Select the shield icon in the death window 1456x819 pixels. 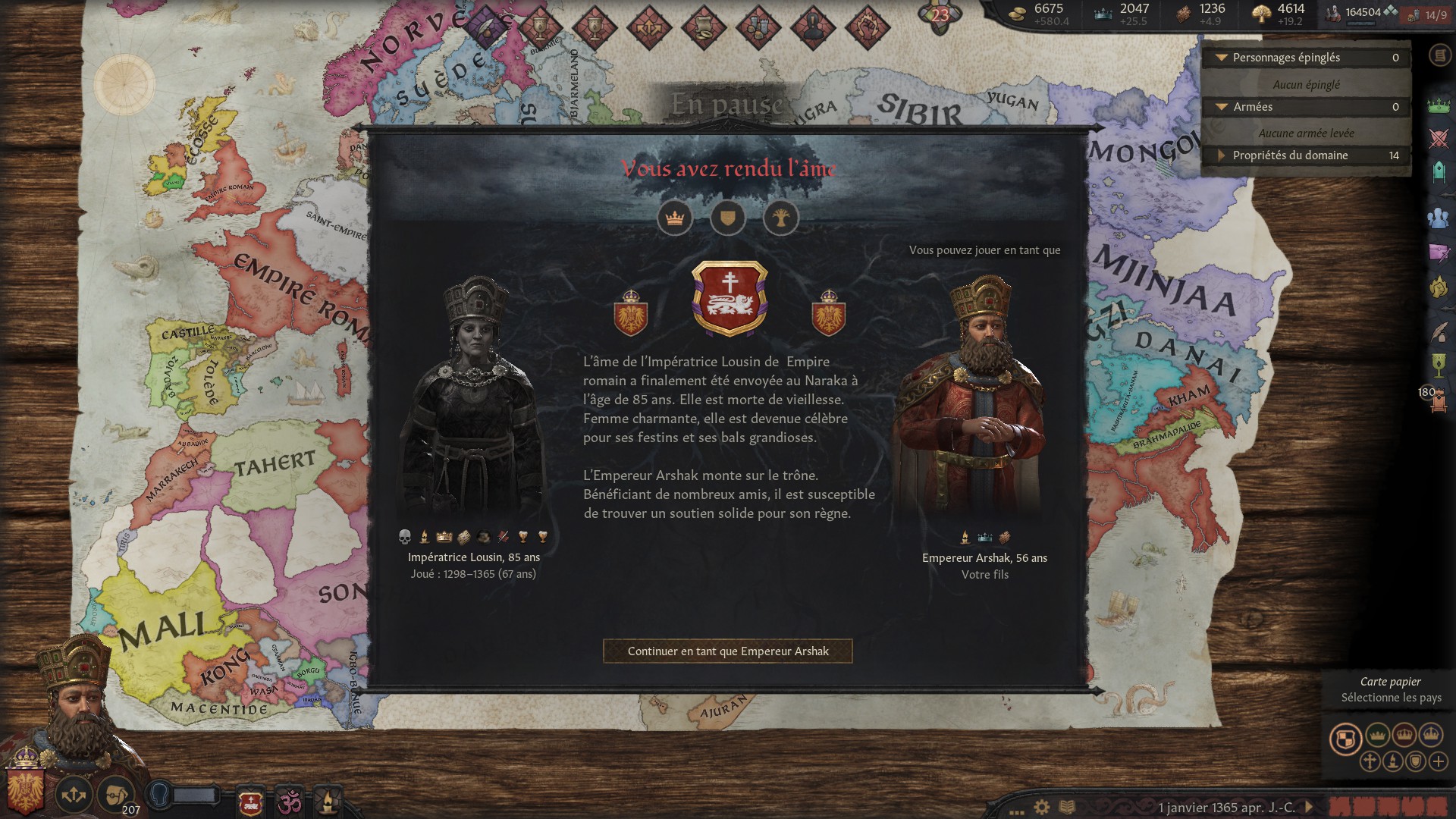click(728, 218)
